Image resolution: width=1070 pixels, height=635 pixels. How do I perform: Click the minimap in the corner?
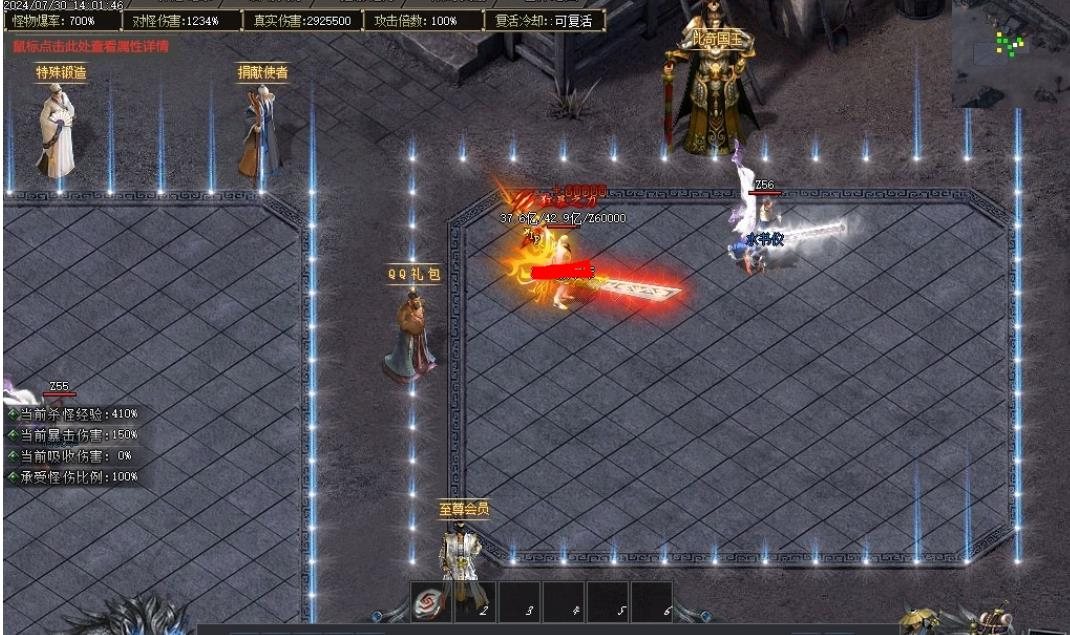click(1009, 53)
